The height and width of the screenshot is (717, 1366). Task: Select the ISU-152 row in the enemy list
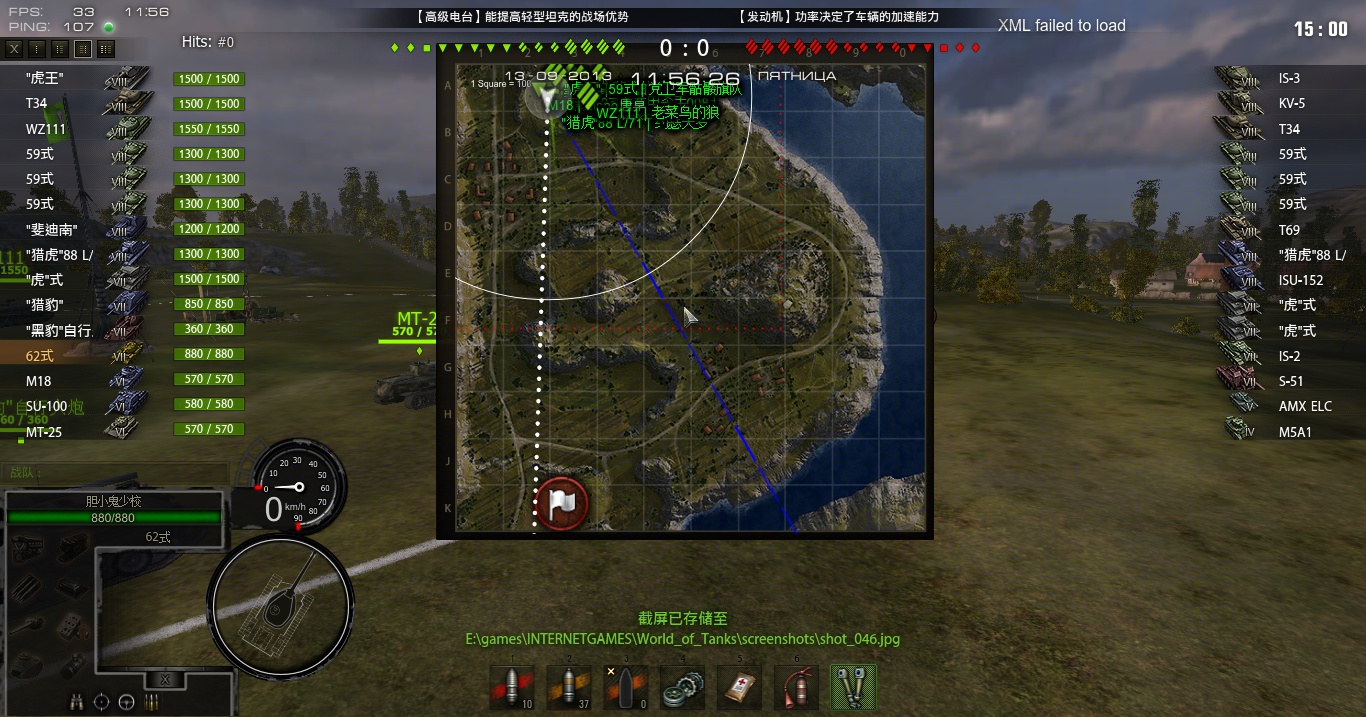tap(1290, 280)
